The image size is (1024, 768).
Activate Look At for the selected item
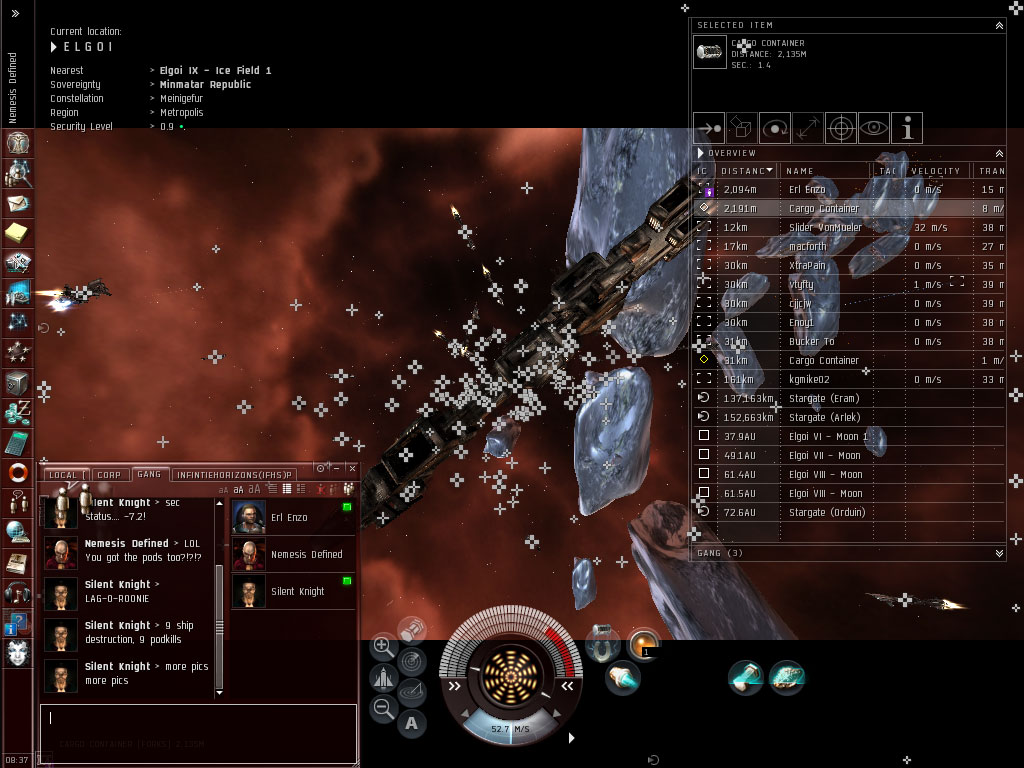click(874, 128)
